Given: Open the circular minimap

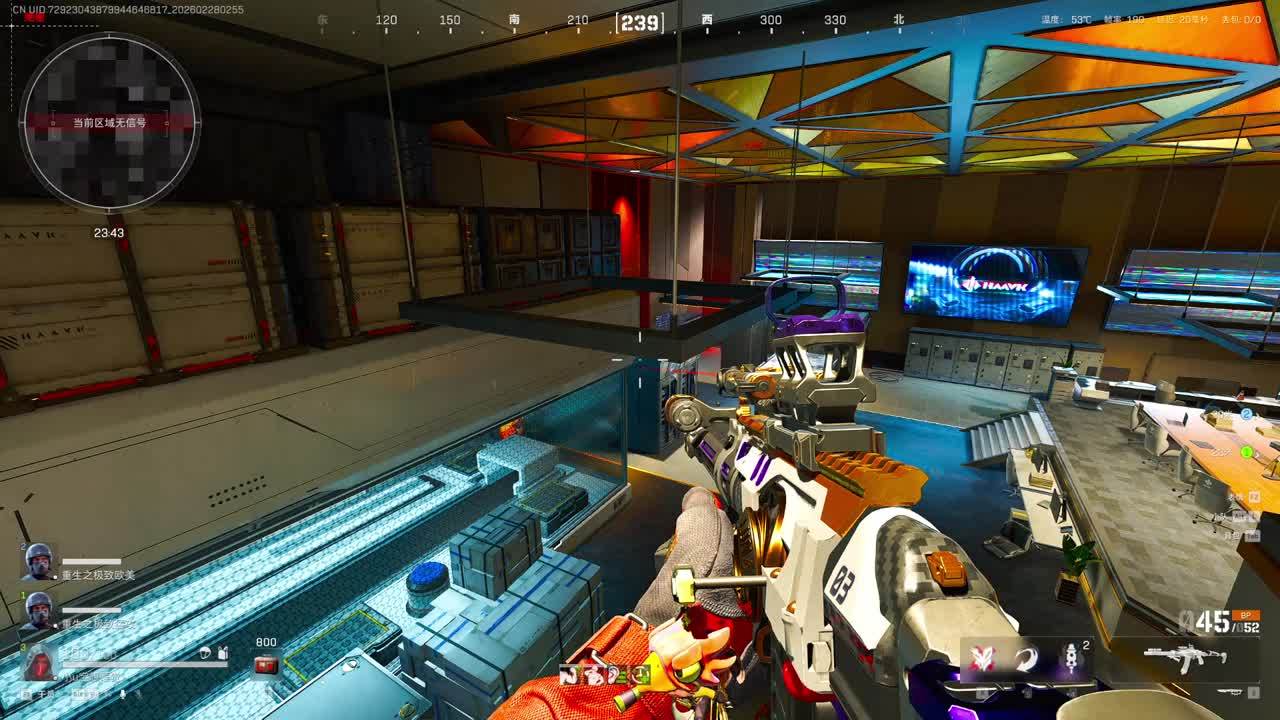Looking at the screenshot, I should tap(110, 122).
